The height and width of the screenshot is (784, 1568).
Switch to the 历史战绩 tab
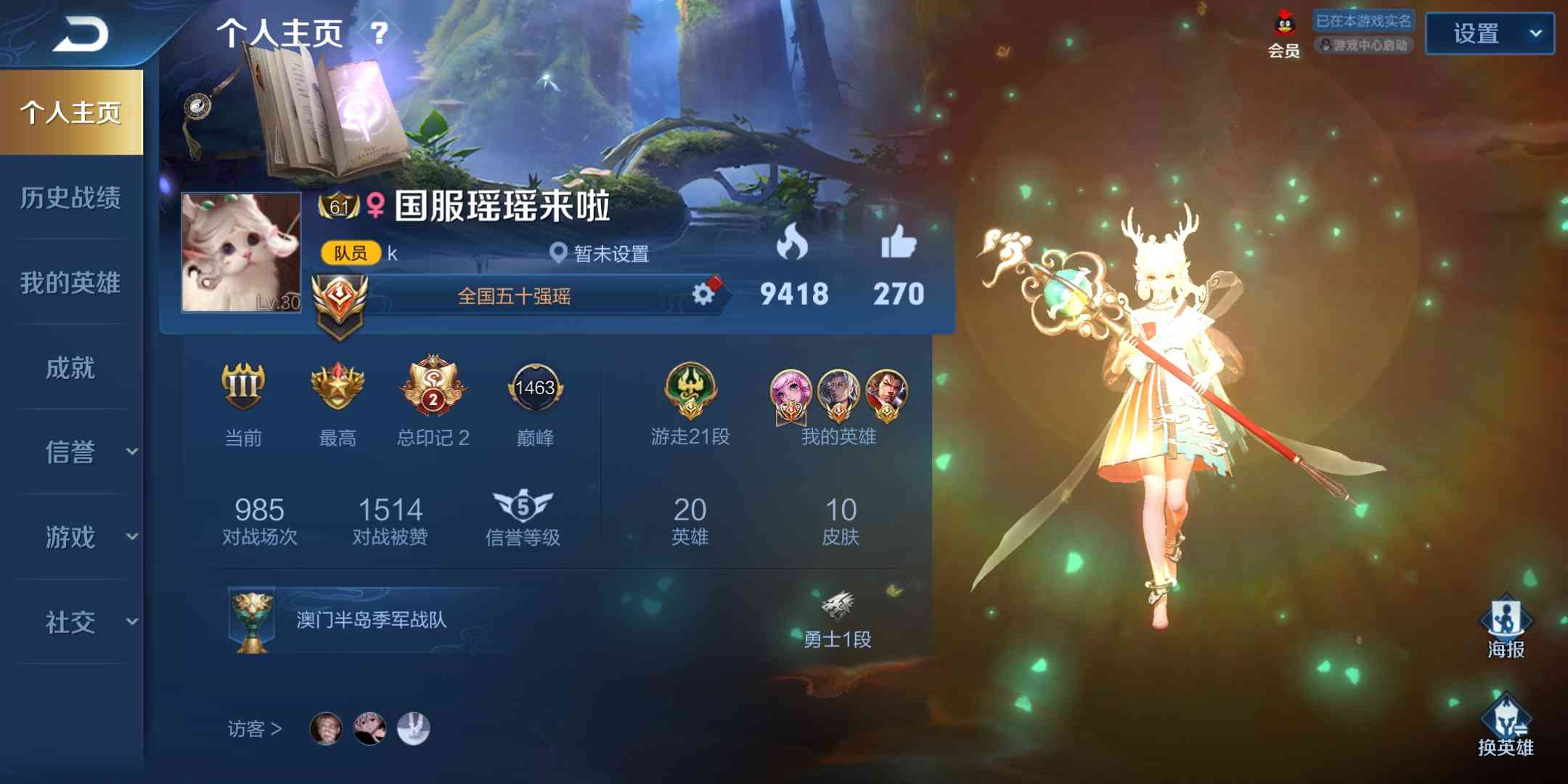click(x=70, y=198)
